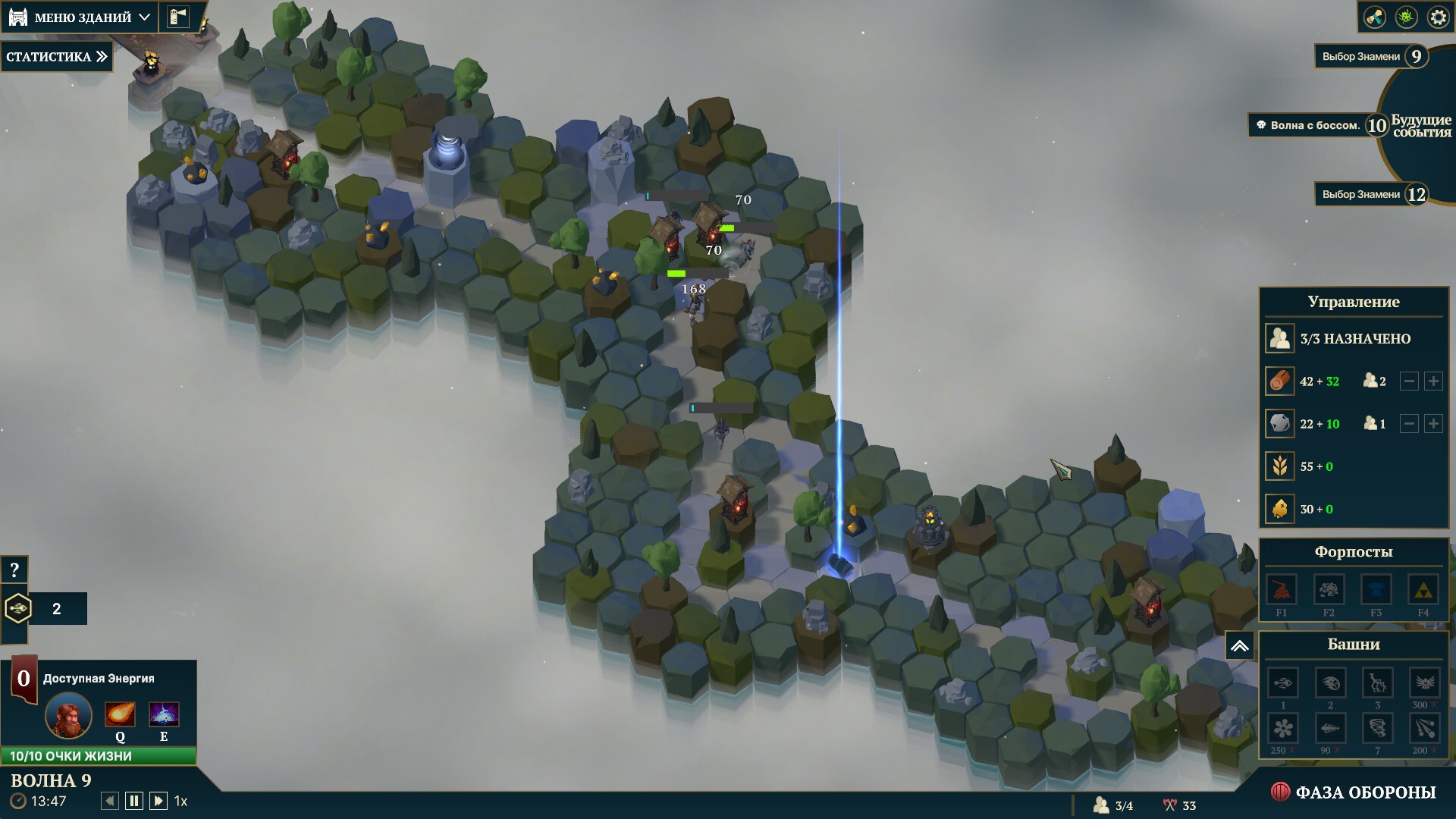Open the scroll icon at top right
Viewport: 1456px width, 819px height.
[1374, 17]
